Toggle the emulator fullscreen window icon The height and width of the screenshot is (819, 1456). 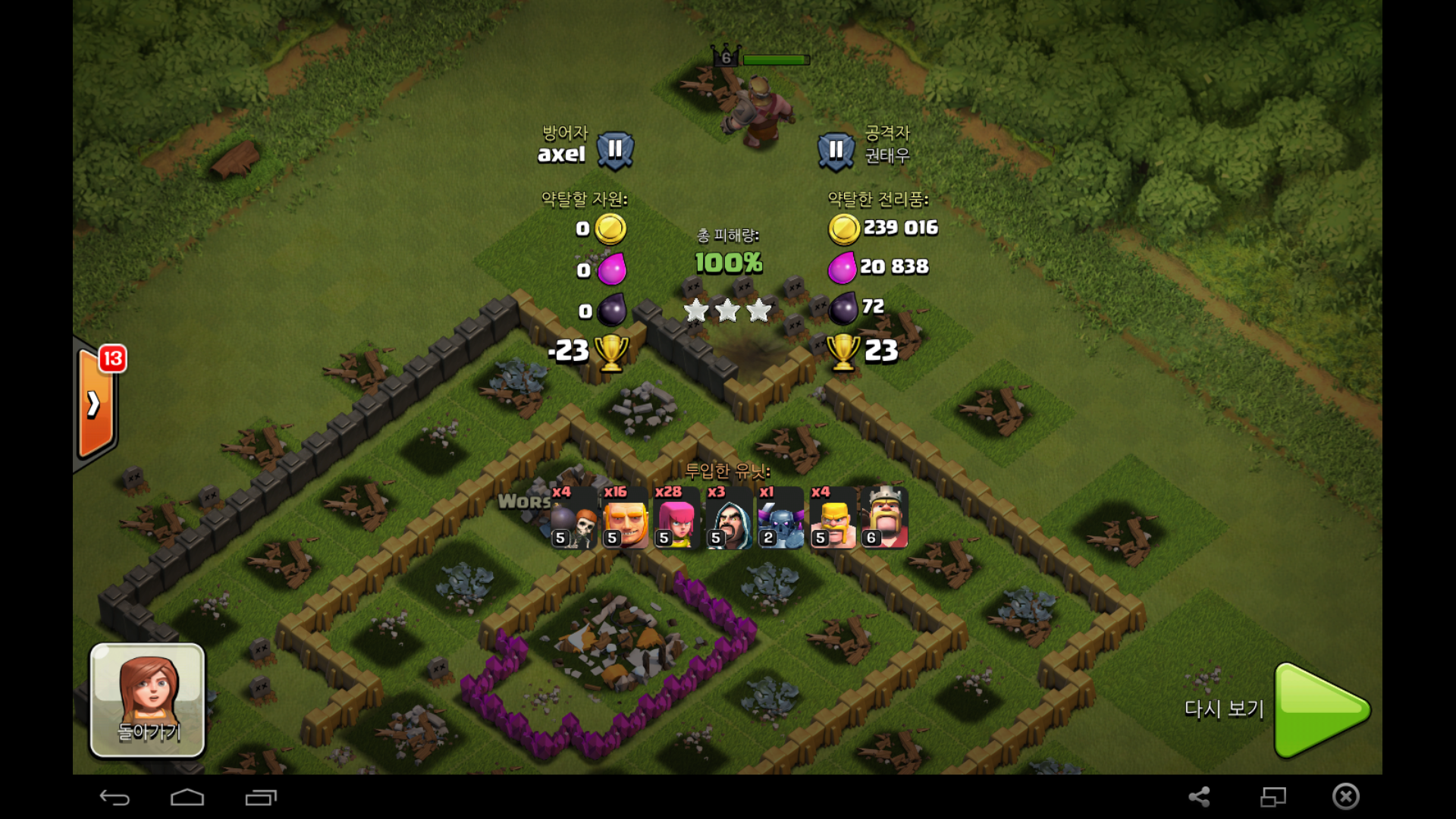[1273, 796]
